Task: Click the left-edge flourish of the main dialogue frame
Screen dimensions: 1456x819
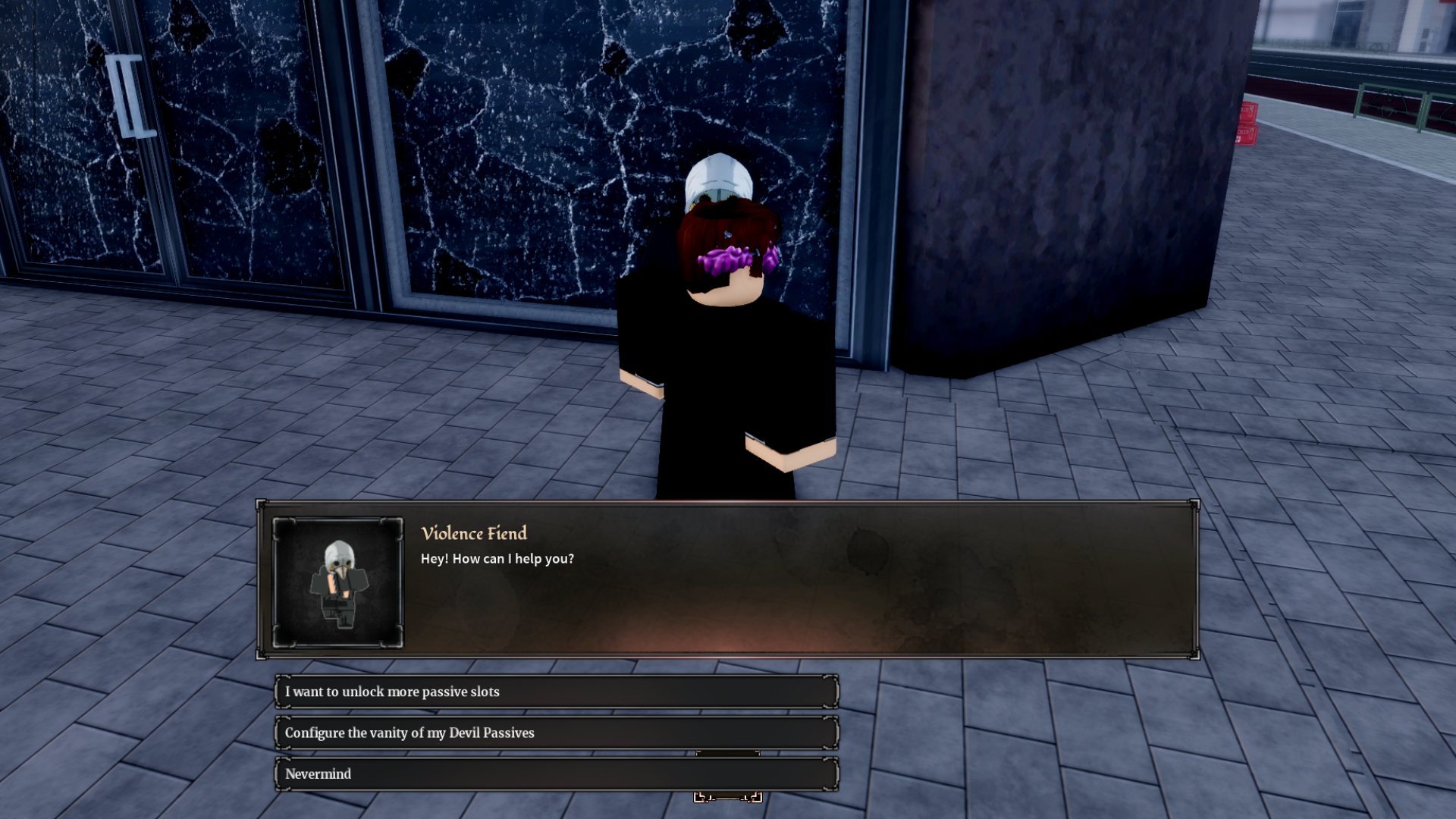Action: [x=262, y=580]
